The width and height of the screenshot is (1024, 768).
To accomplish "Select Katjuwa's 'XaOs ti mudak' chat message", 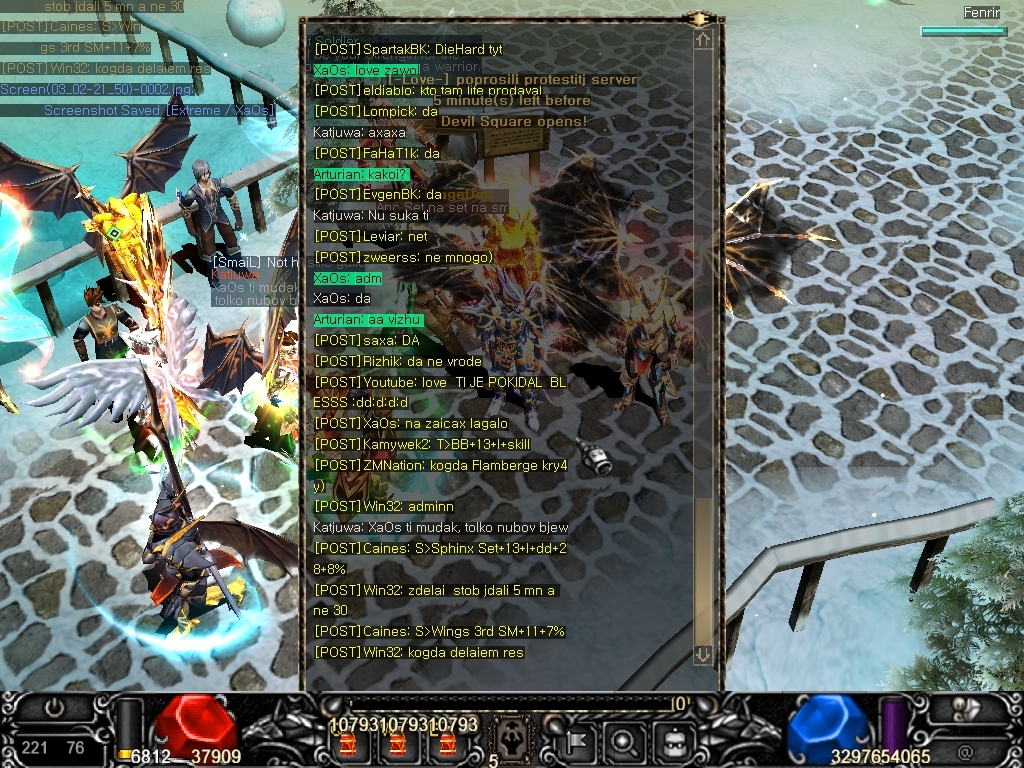I will coord(440,527).
